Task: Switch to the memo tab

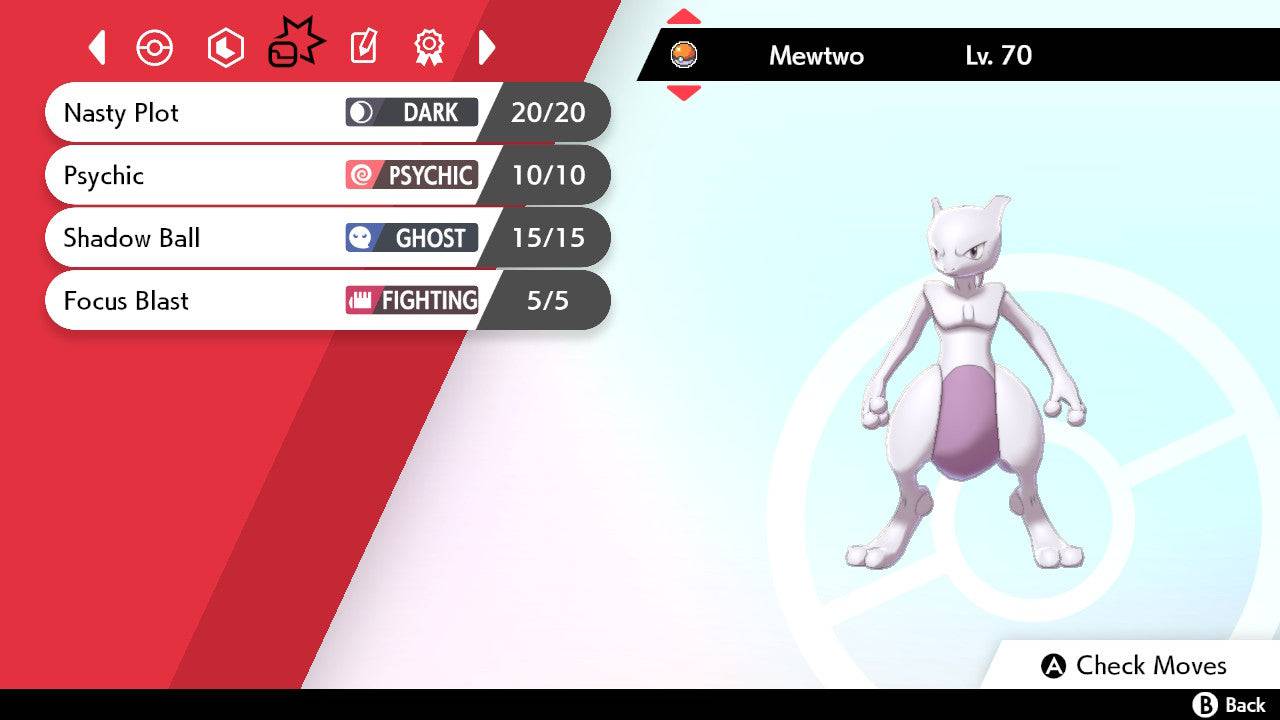Action: [363, 47]
